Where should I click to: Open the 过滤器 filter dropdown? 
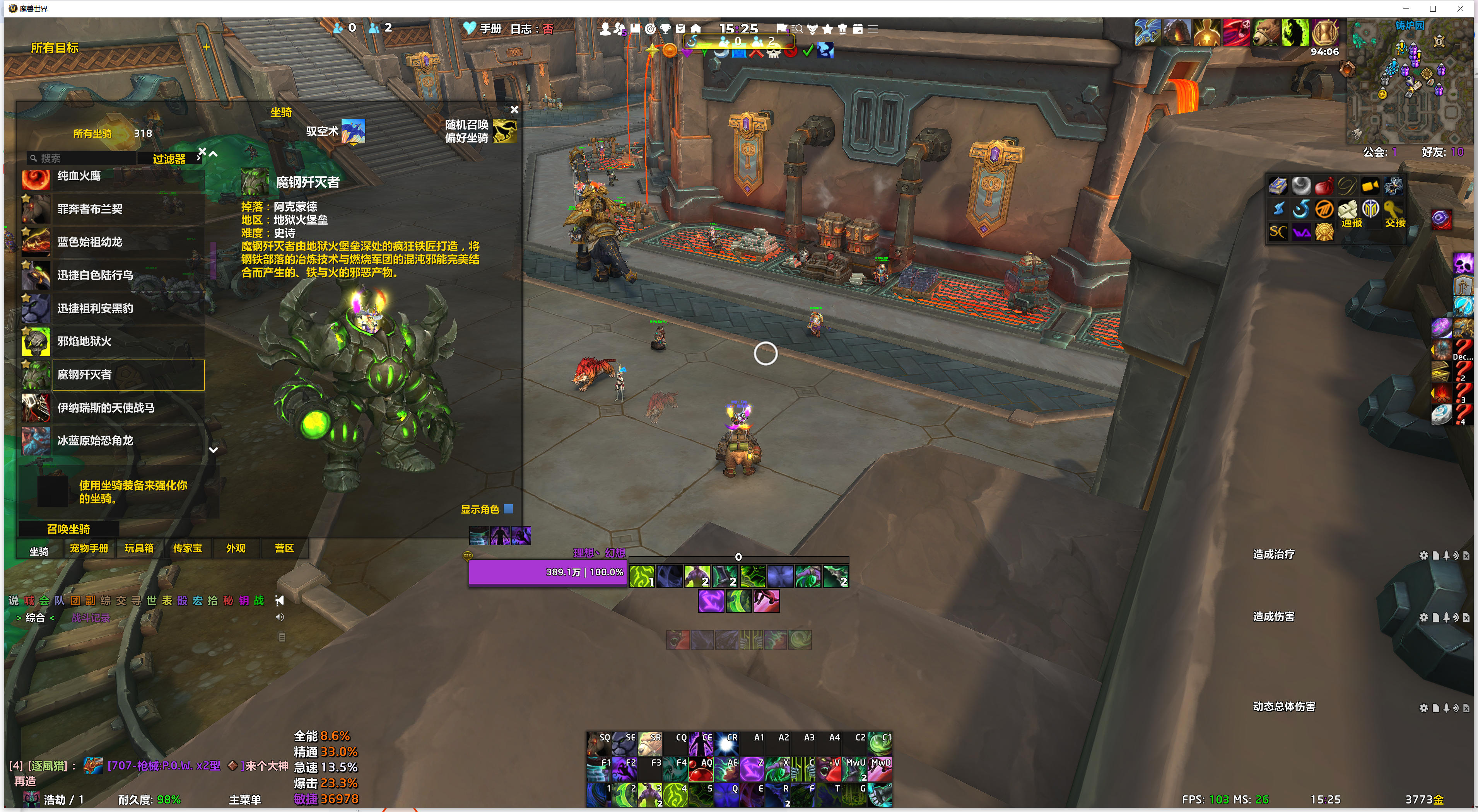(x=169, y=159)
